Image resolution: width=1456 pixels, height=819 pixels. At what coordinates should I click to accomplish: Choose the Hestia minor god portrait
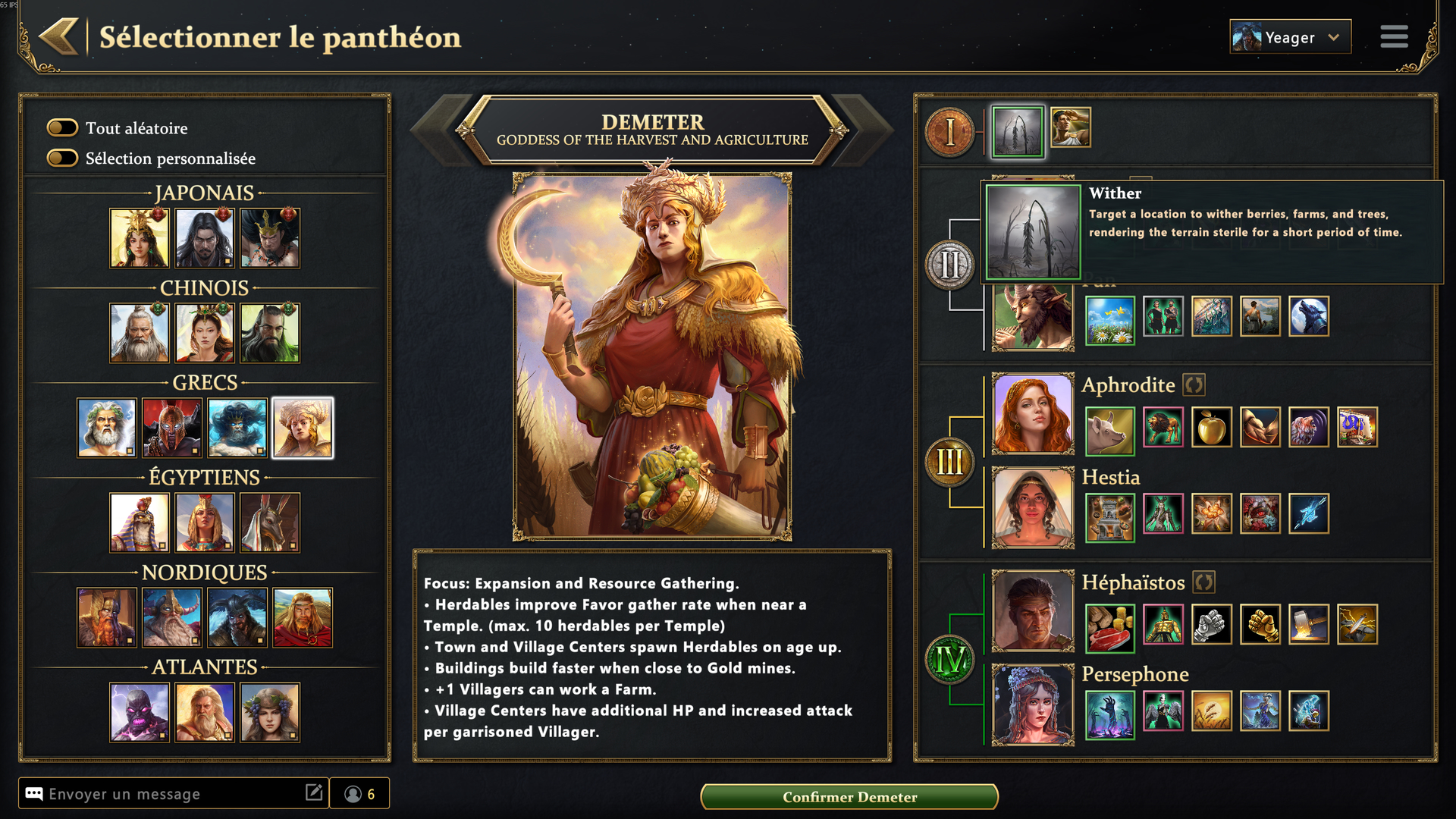click(x=1033, y=507)
